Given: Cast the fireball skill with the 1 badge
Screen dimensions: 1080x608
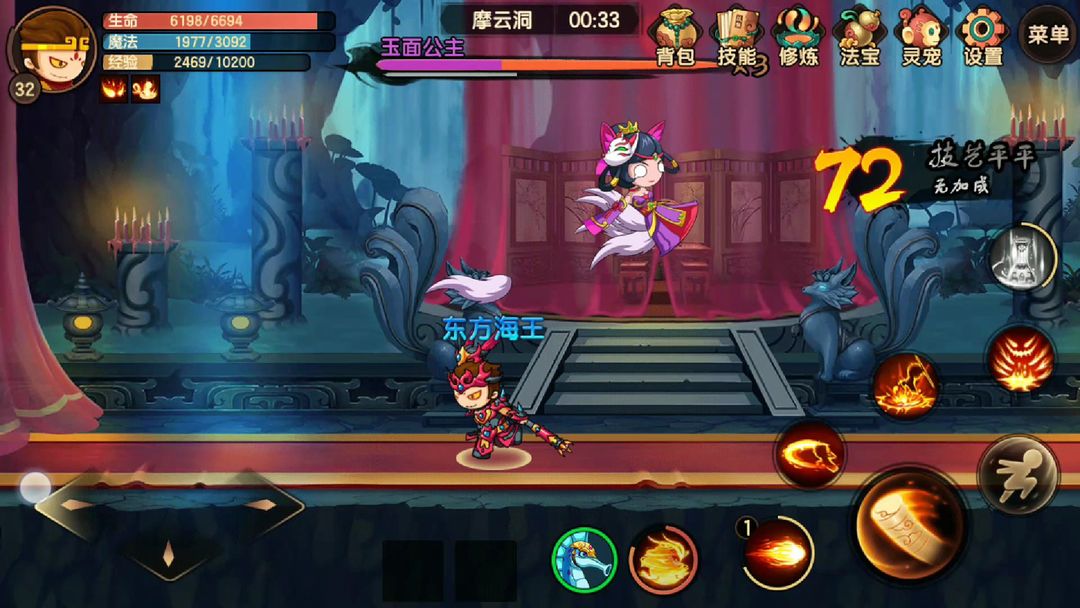Looking at the screenshot, I should [x=777, y=551].
